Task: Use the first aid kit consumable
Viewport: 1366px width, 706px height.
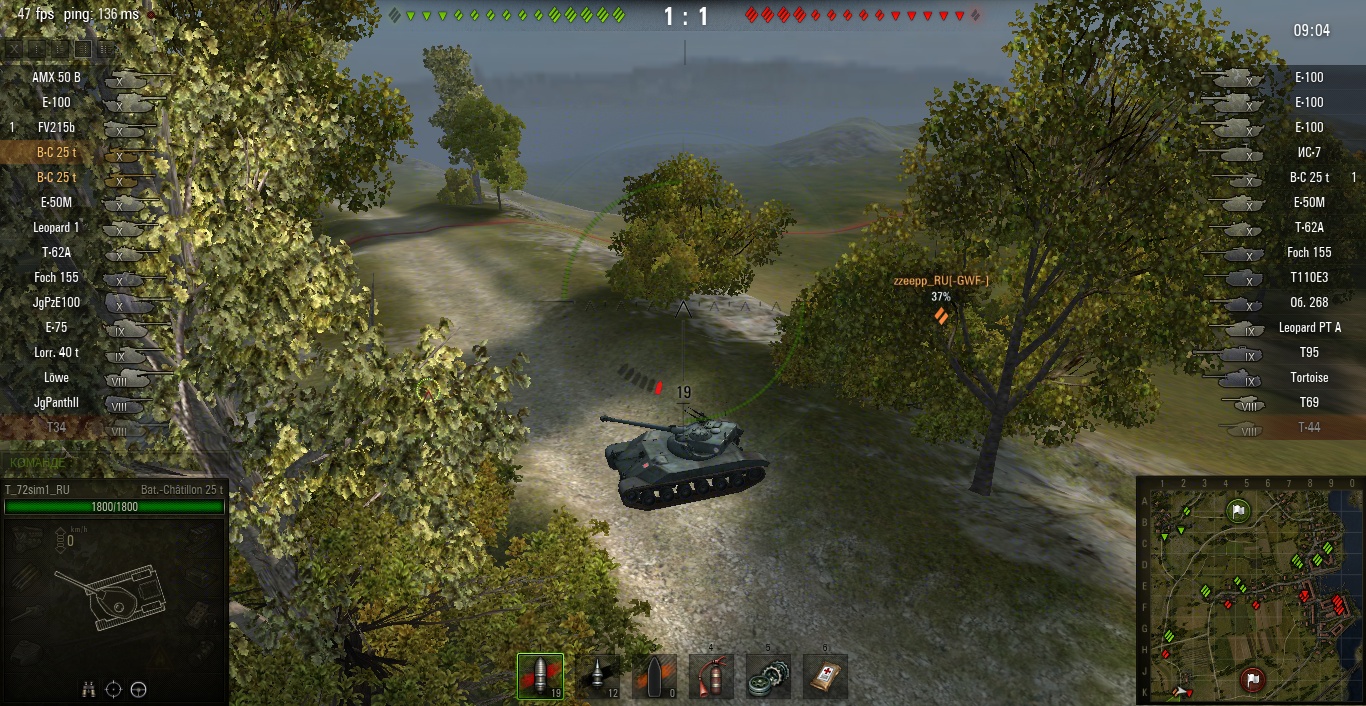Action: point(825,677)
